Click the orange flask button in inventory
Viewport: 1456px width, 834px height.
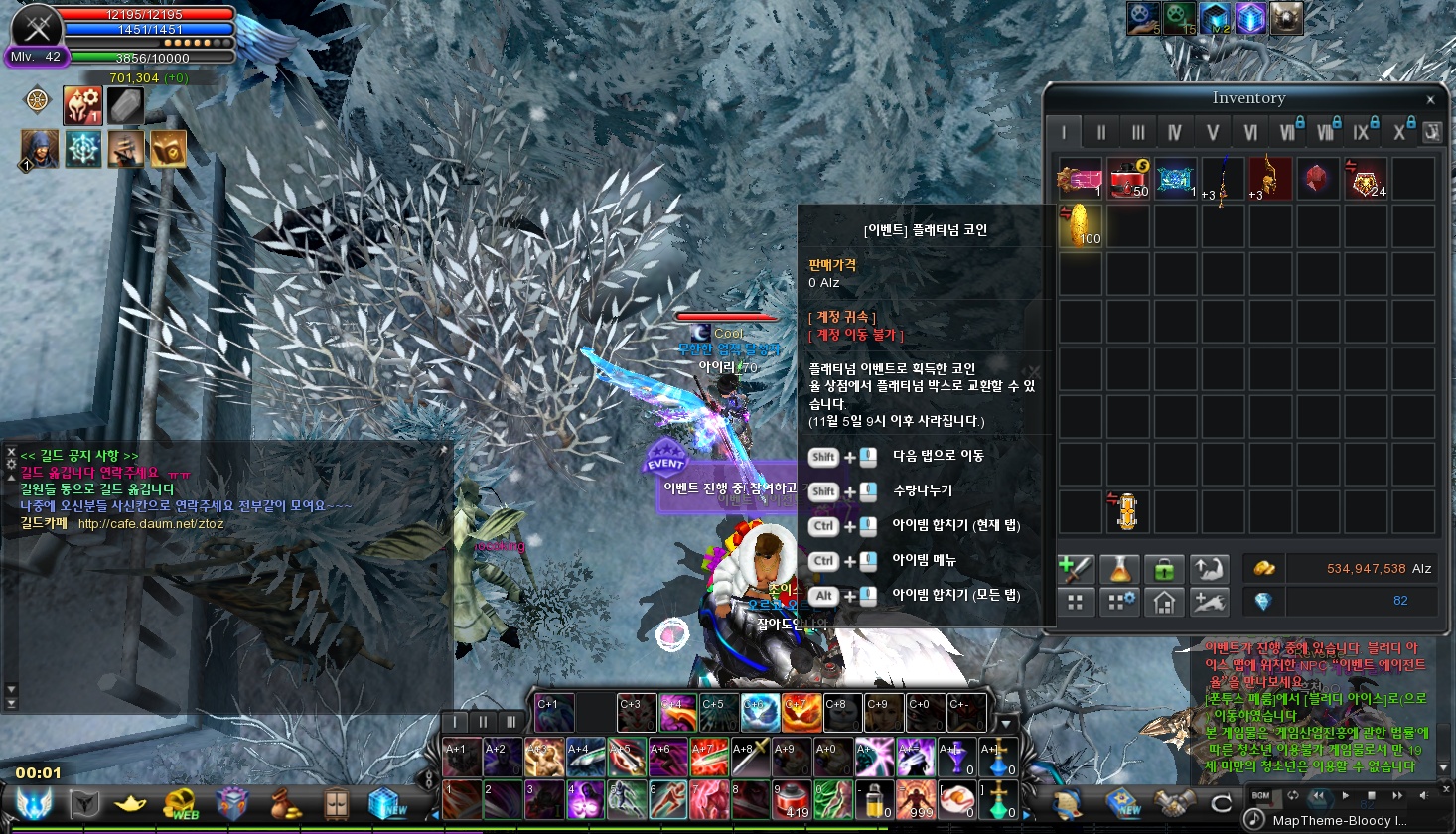[x=1119, y=569]
